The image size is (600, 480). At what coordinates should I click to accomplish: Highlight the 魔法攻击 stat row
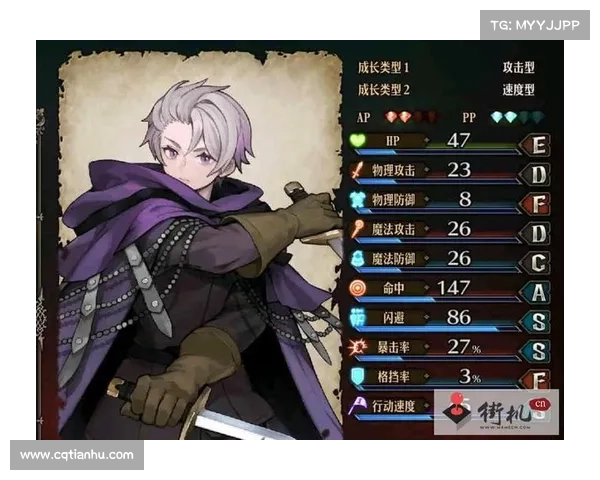[450, 230]
